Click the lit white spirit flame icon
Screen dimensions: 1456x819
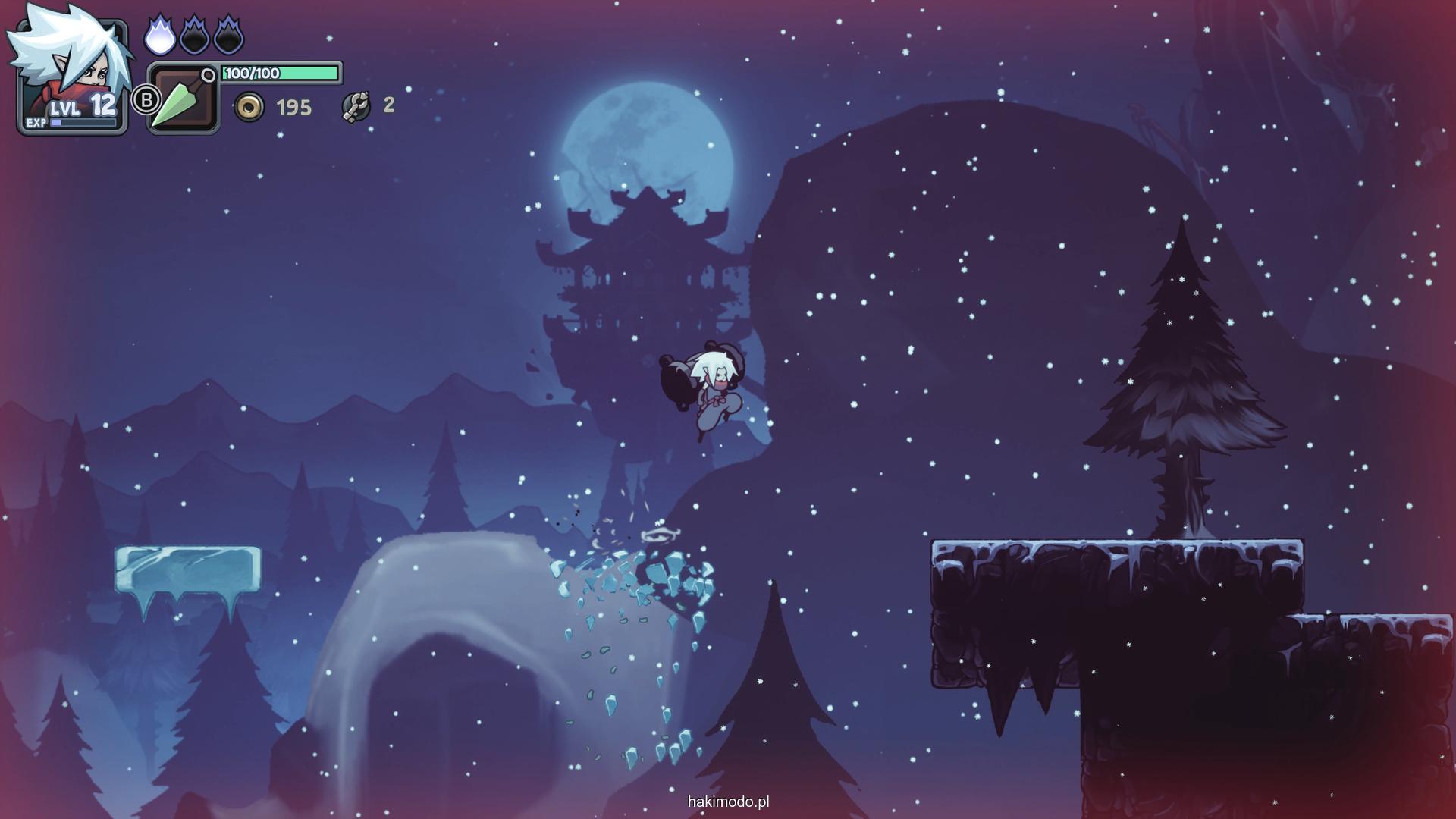(x=159, y=36)
